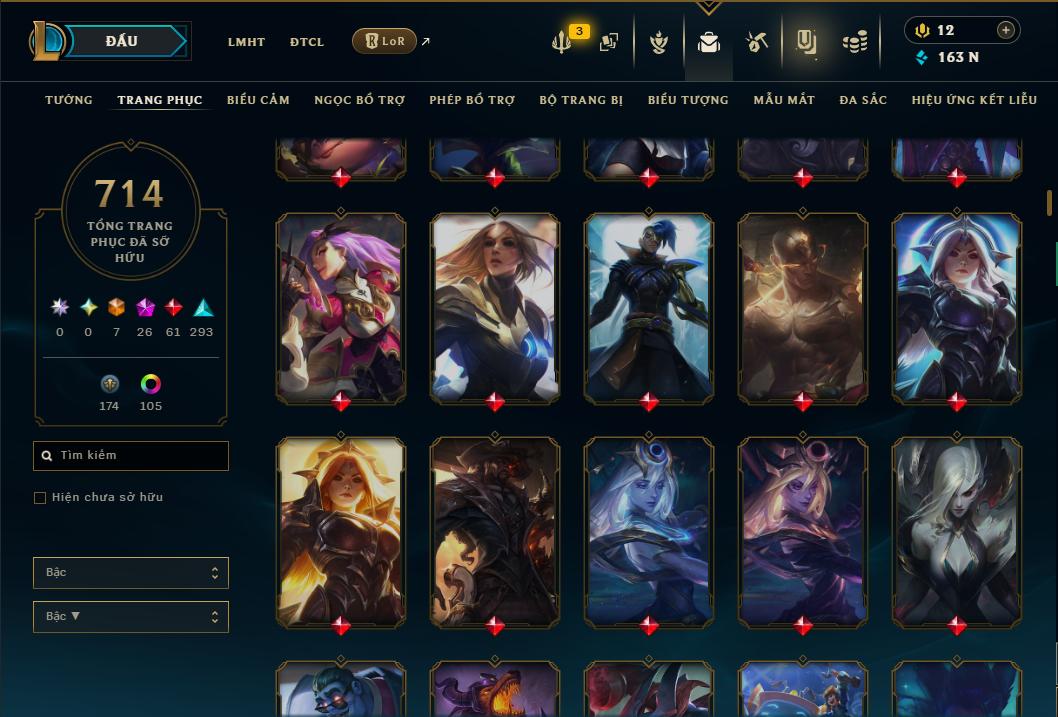Go to the HIỆU ỨNG KẾT LIỄU tab
The image size is (1058, 717).
[974, 100]
